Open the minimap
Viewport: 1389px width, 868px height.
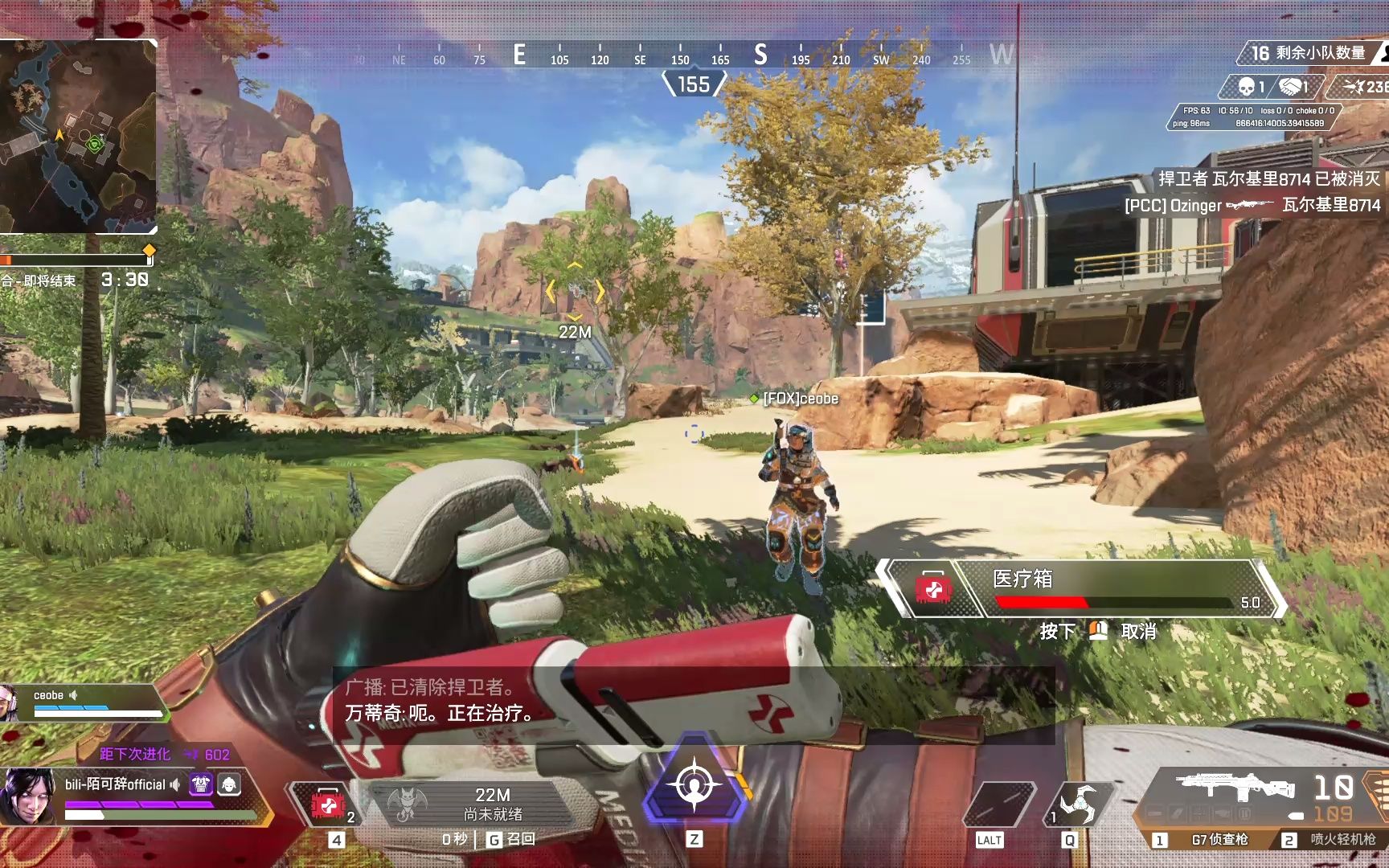tap(78, 137)
